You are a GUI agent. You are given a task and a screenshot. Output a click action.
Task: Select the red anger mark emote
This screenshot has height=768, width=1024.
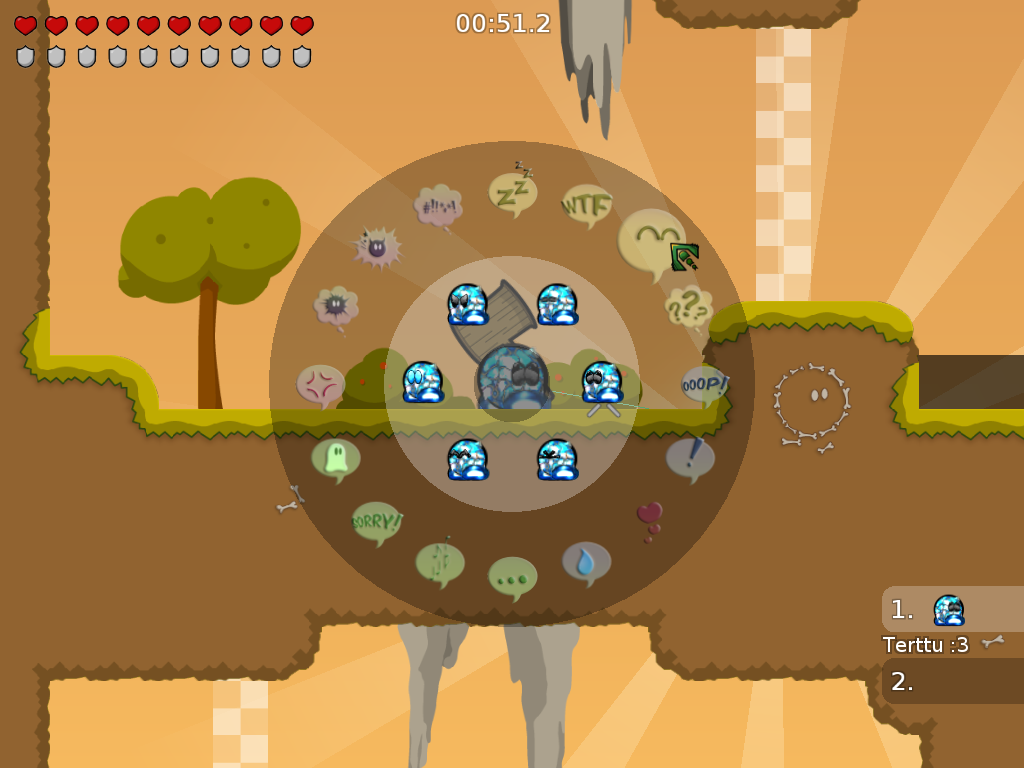321,384
